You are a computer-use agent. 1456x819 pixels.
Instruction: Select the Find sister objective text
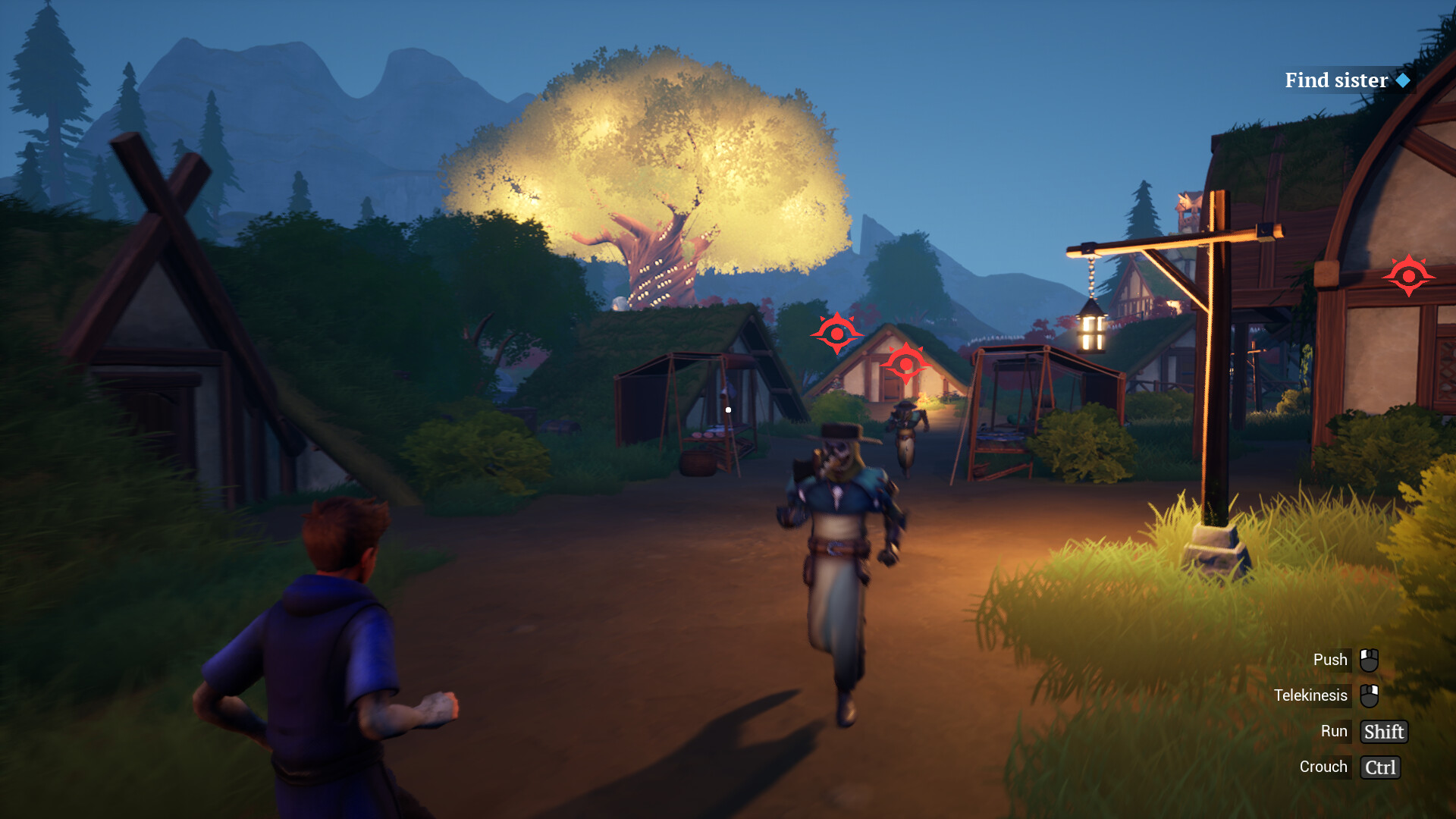pyautogui.click(x=1338, y=80)
